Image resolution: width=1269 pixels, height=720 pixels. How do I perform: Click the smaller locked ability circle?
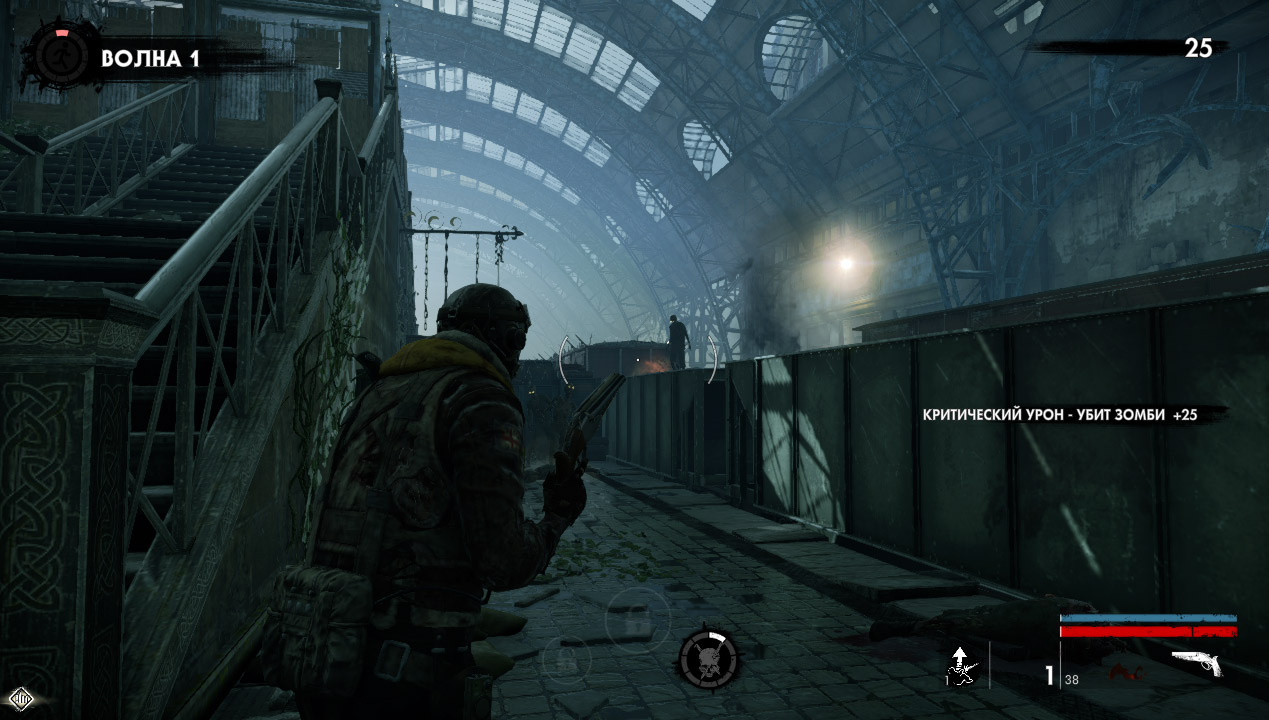point(566,658)
